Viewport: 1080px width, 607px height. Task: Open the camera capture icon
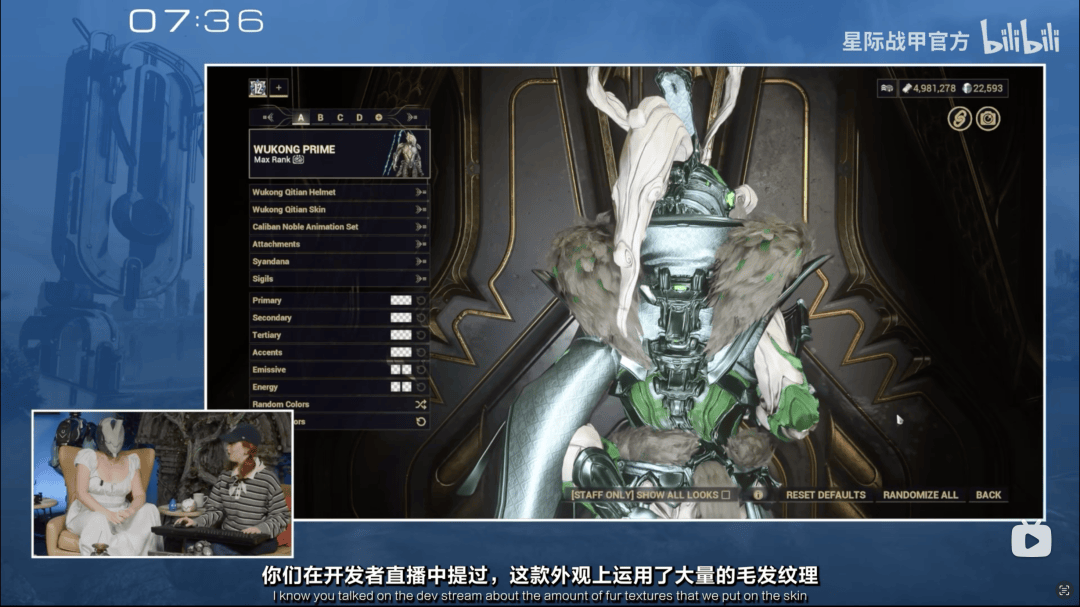(x=988, y=119)
